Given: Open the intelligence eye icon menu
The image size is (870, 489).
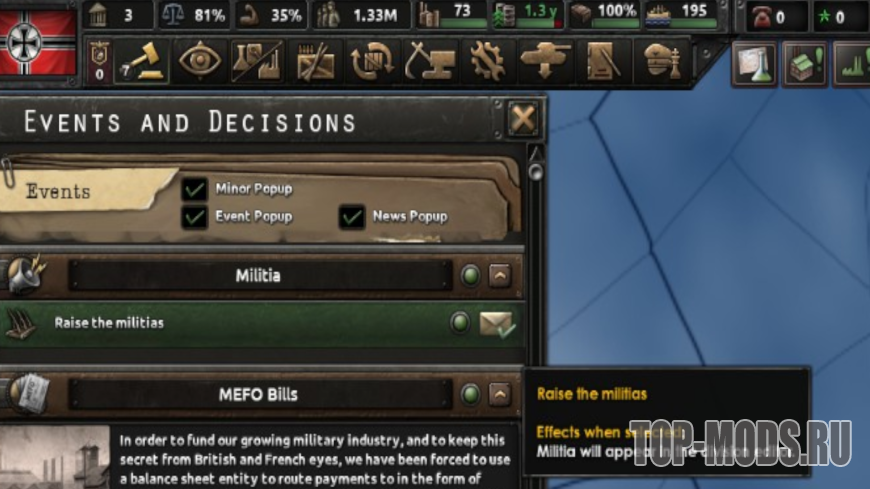Looking at the screenshot, I should pyautogui.click(x=201, y=62).
